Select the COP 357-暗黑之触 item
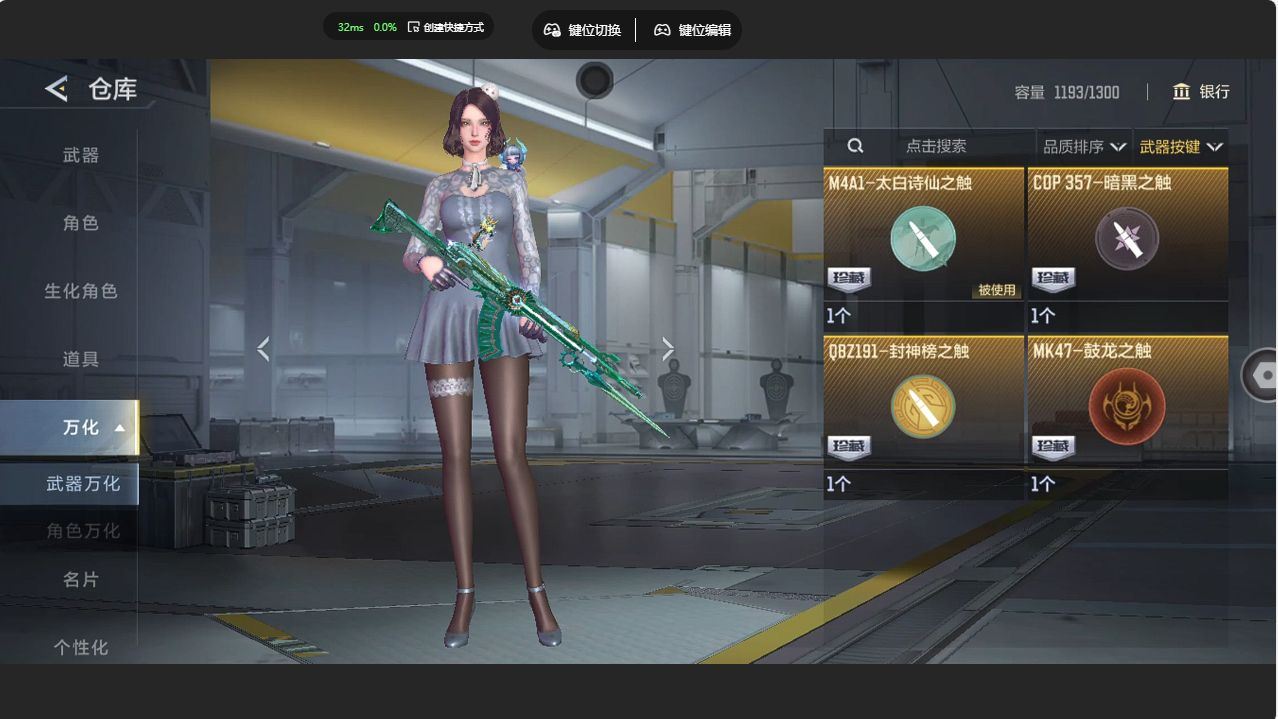This screenshot has width=1278, height=719. [1127, 240]
